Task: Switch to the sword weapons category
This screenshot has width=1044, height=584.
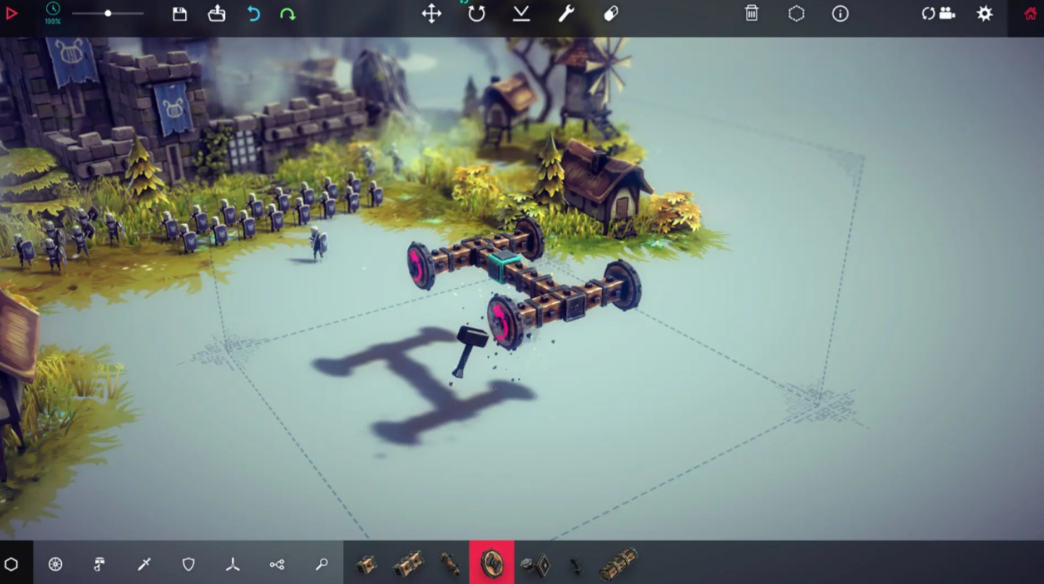Action: [144, 565]
